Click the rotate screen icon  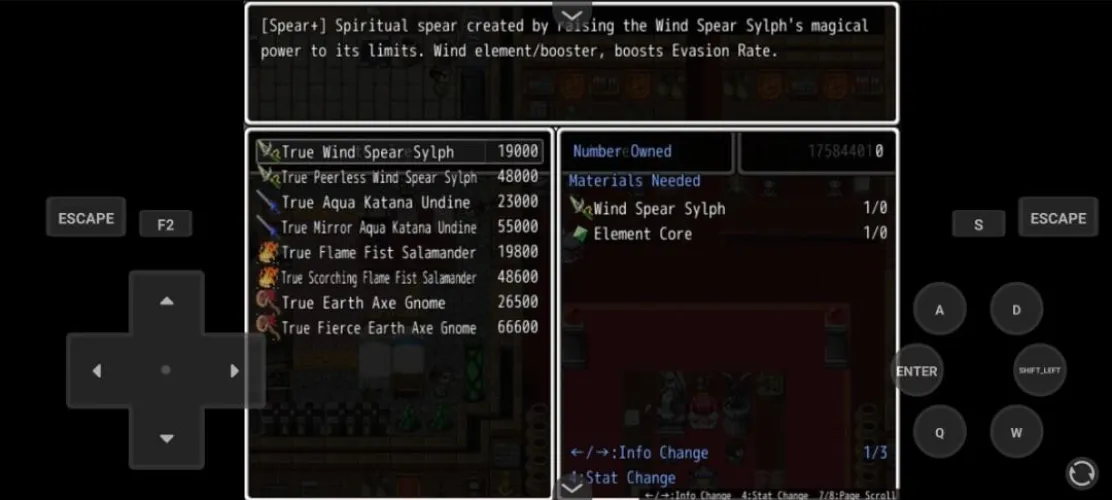click(x=1081, y=472)
